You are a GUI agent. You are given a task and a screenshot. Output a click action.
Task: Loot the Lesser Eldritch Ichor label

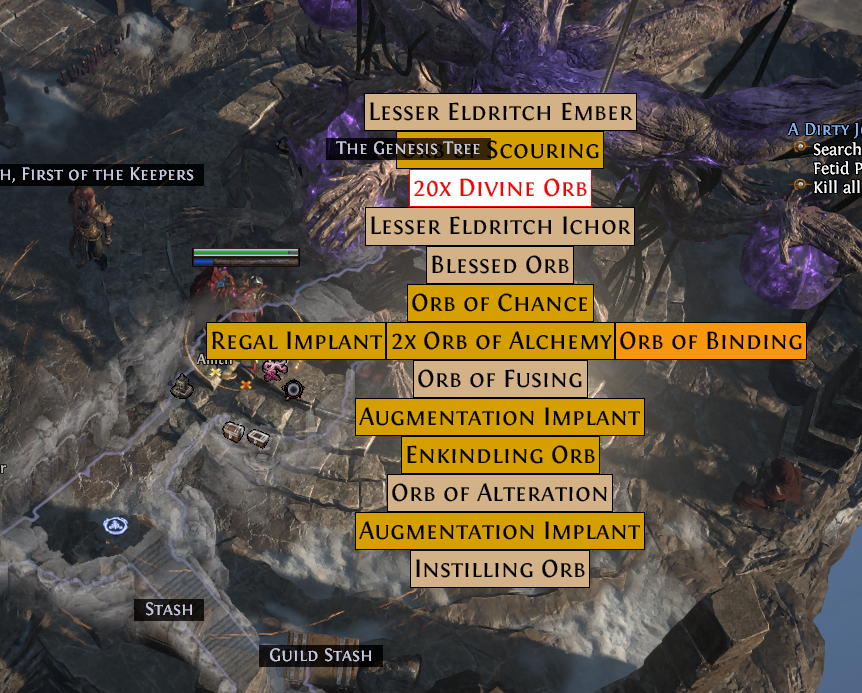pos(500,227)
